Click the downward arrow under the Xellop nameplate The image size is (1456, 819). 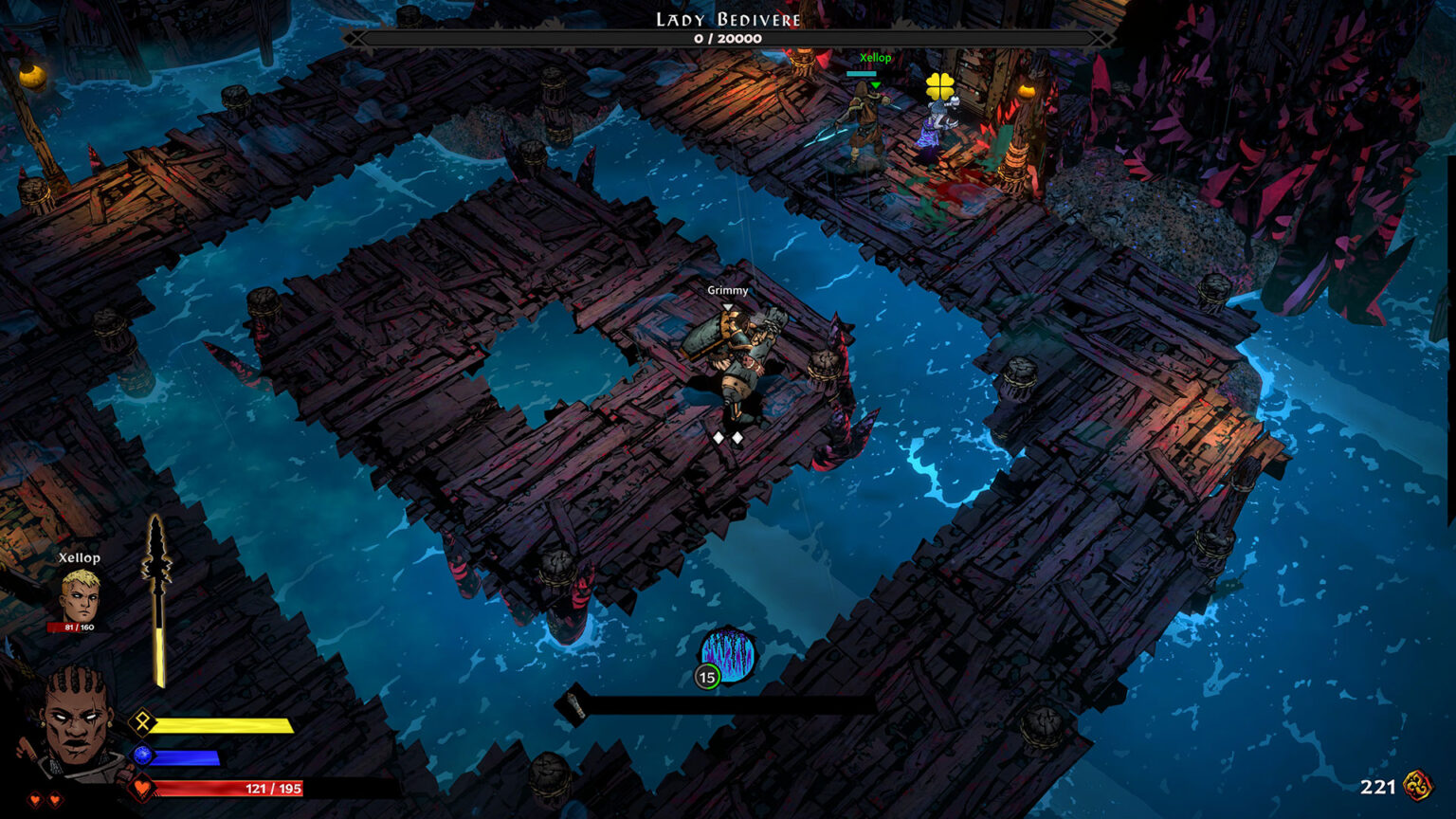[x=877, y=83]
